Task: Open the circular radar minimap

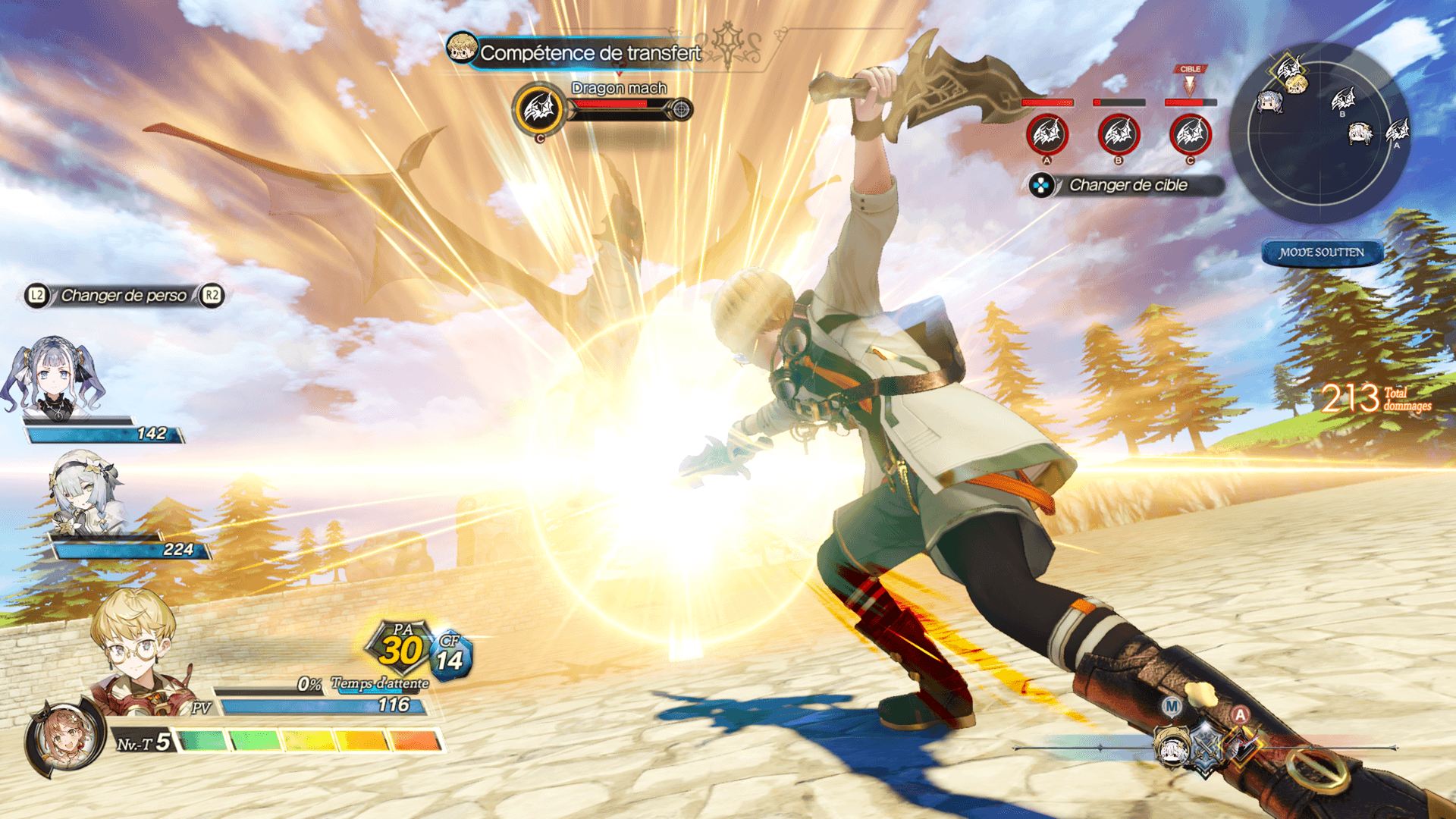Action: (x=1319, y=133)
